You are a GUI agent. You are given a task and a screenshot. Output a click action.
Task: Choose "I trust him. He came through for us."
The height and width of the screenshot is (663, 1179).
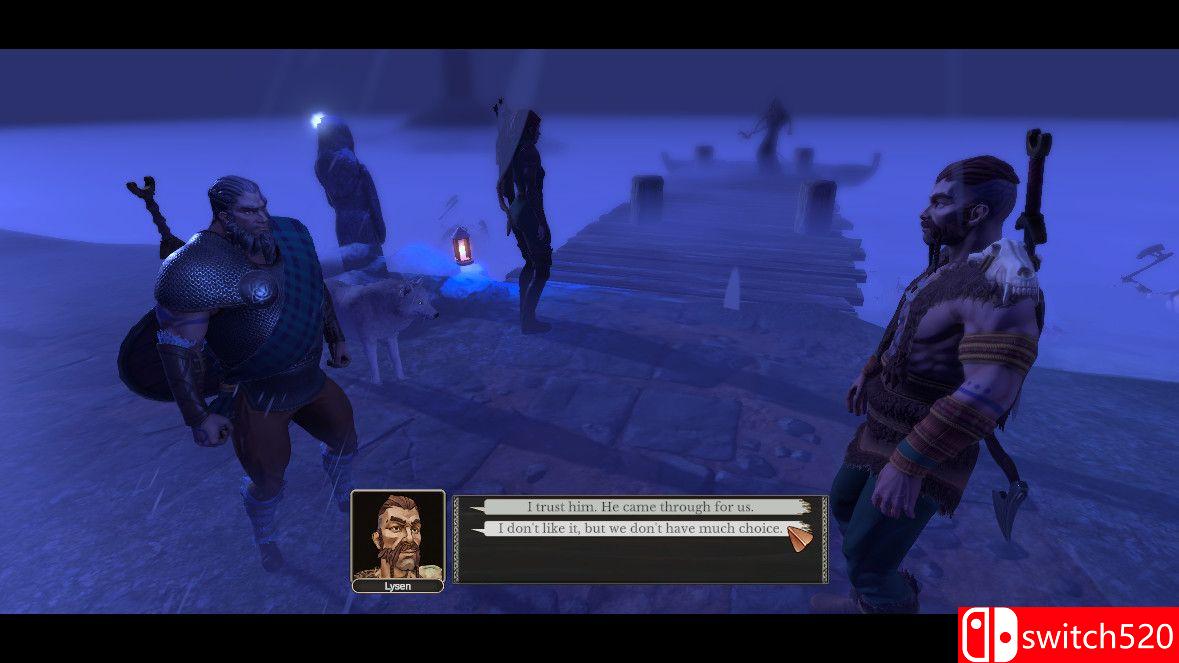pyautogui.click(x=640, y=507)
